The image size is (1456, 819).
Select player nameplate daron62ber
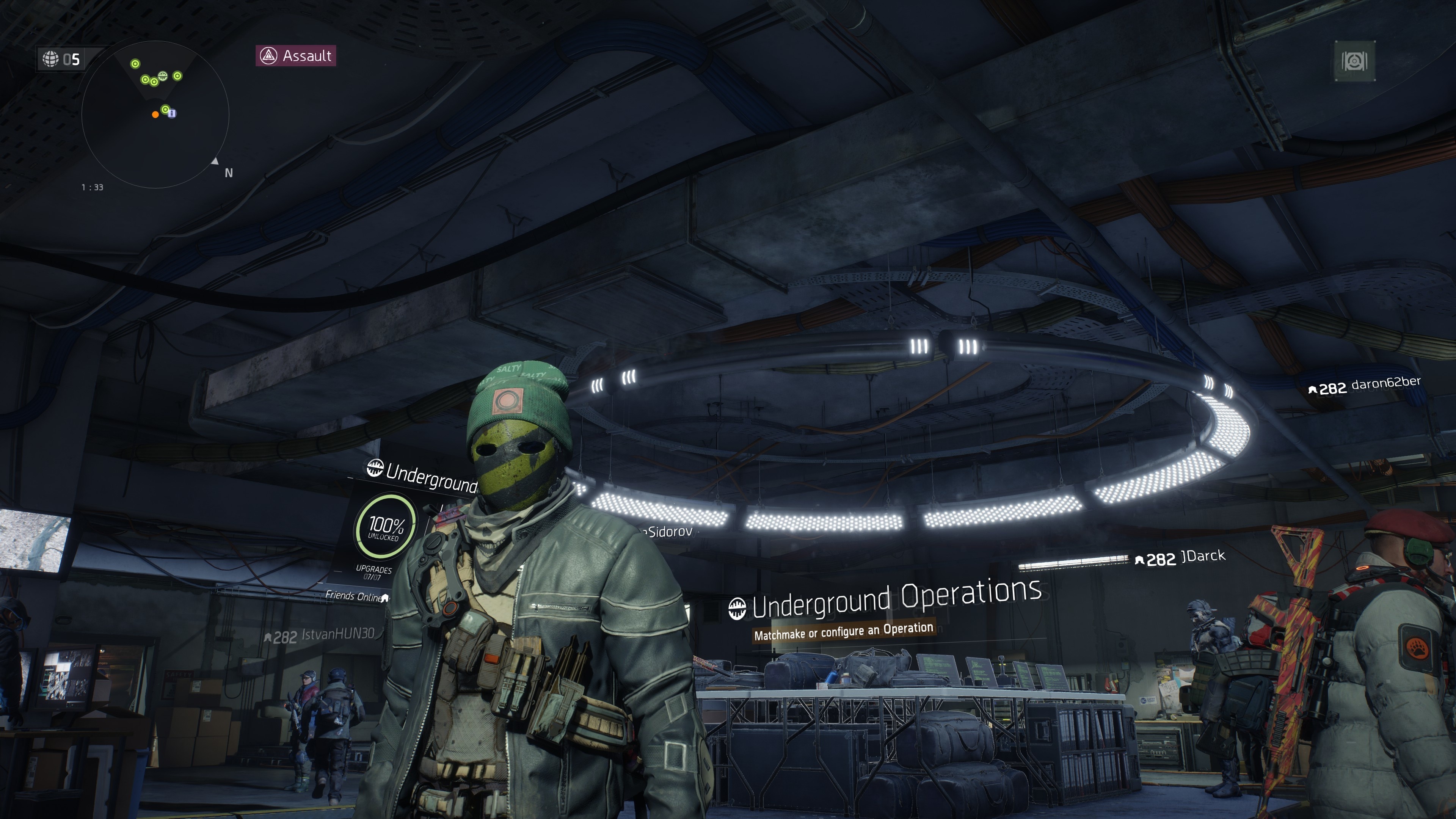coord(1365,386)
